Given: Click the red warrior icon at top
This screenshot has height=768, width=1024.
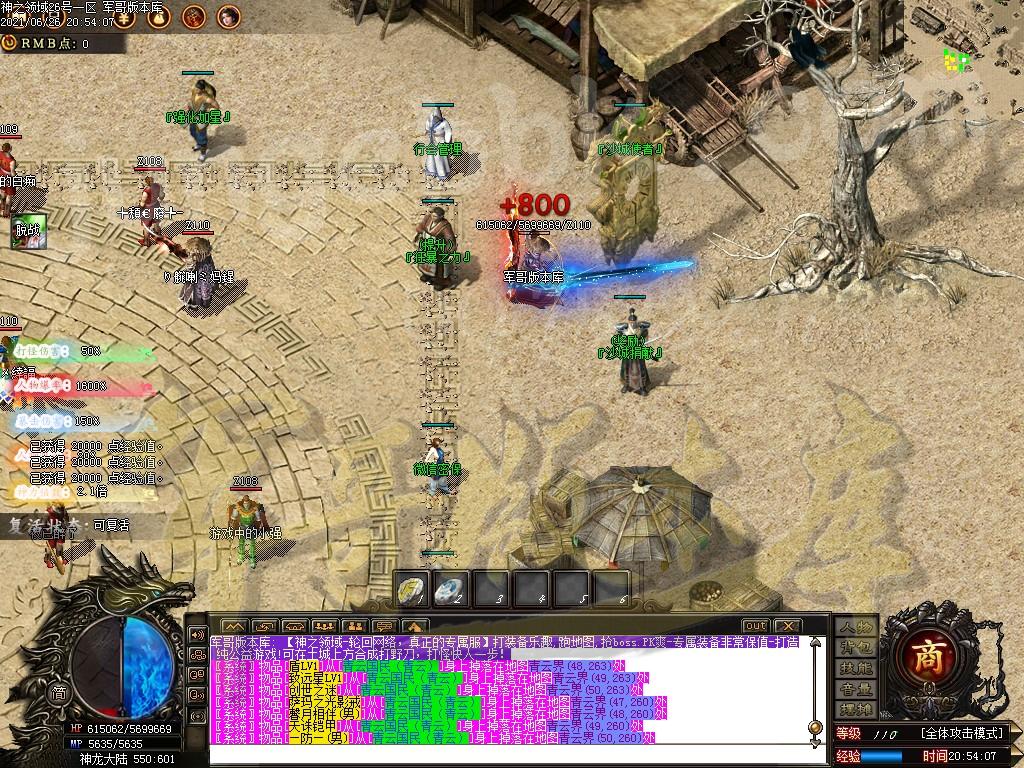Looking at the screenshot, I should point(194,16).
